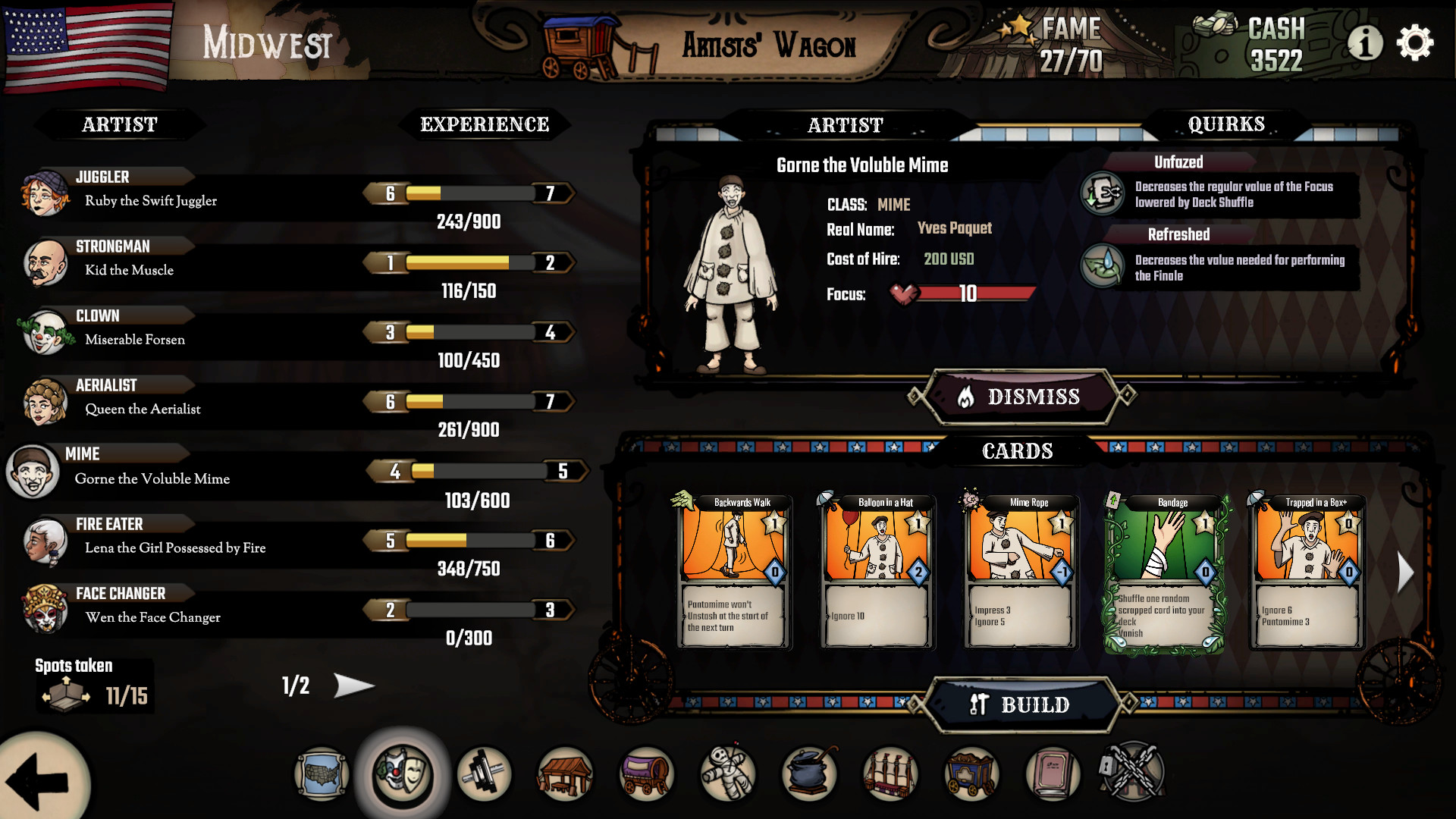Select the Artists' Wagon masks icon
Image resolution: width=1456 pixels, height=819 pixels.
tap(401, 775)
